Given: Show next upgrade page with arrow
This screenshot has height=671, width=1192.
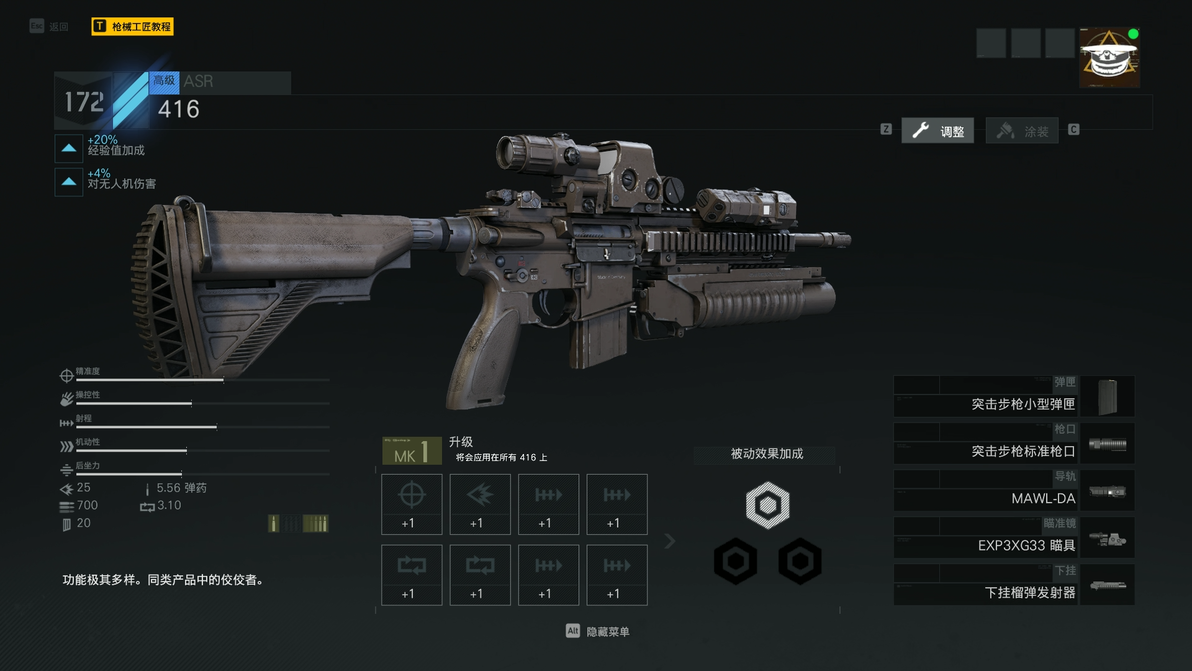Looking at the screenshot, I should pyautogui.click(x=670, y=541).
